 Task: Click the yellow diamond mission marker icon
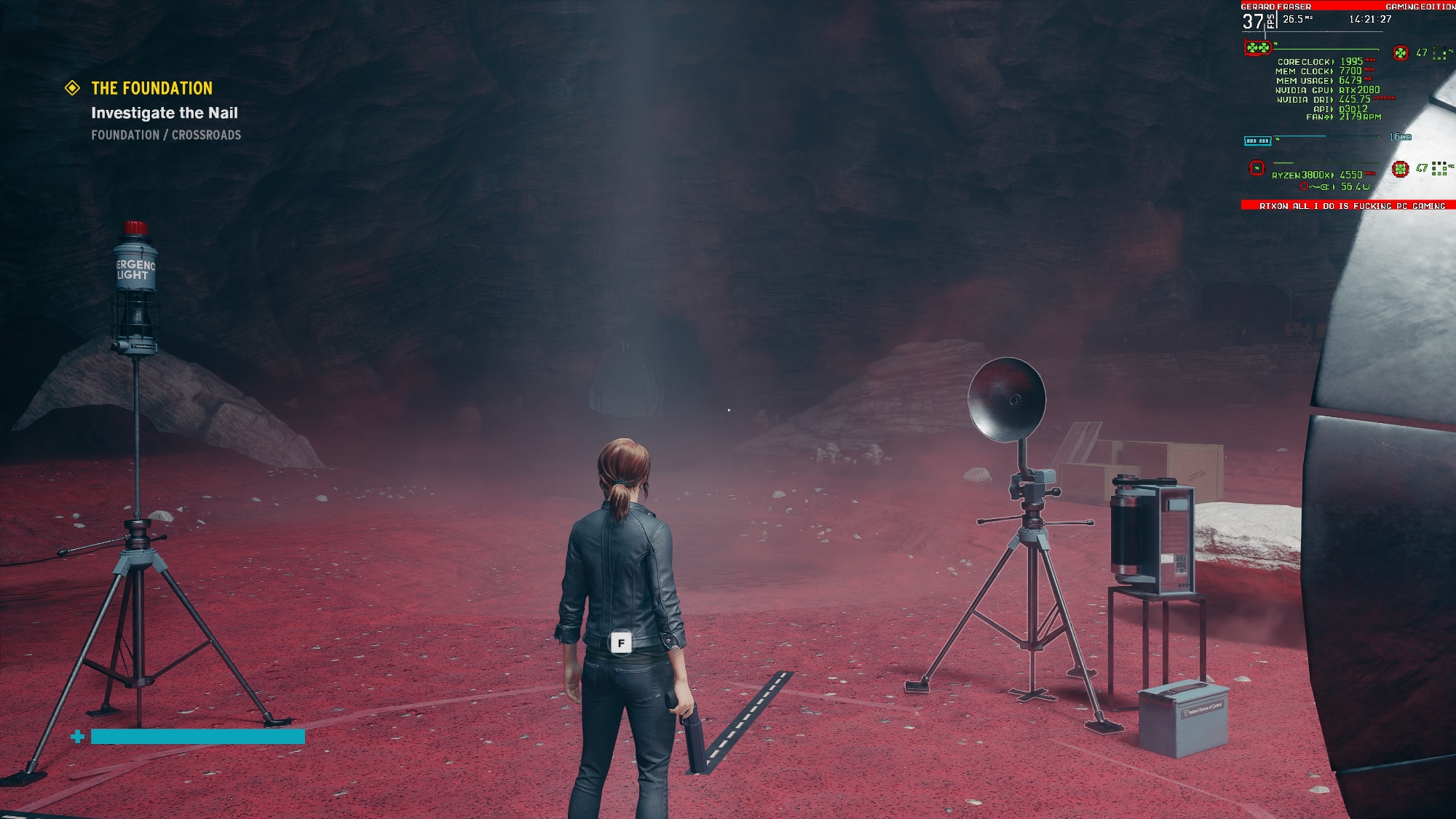pyautogui.click(x=73, y=88)
